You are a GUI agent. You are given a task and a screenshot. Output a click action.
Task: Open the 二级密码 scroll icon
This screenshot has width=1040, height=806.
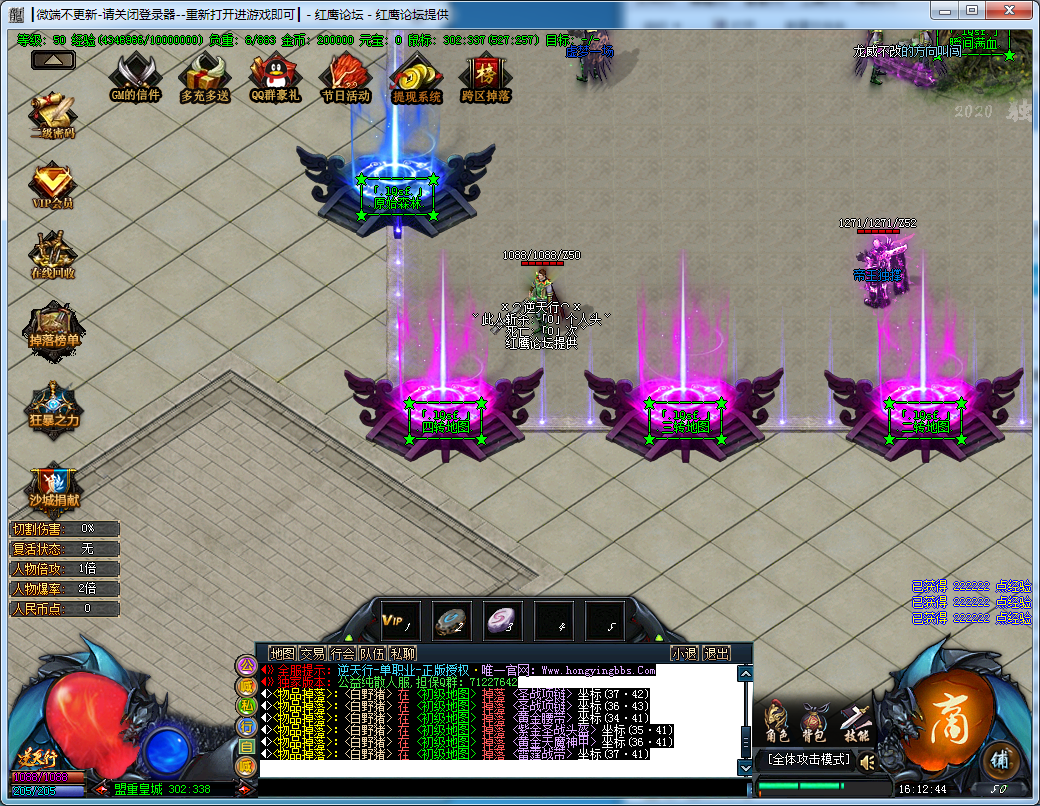pyautogui.click(x=53, y=115)
